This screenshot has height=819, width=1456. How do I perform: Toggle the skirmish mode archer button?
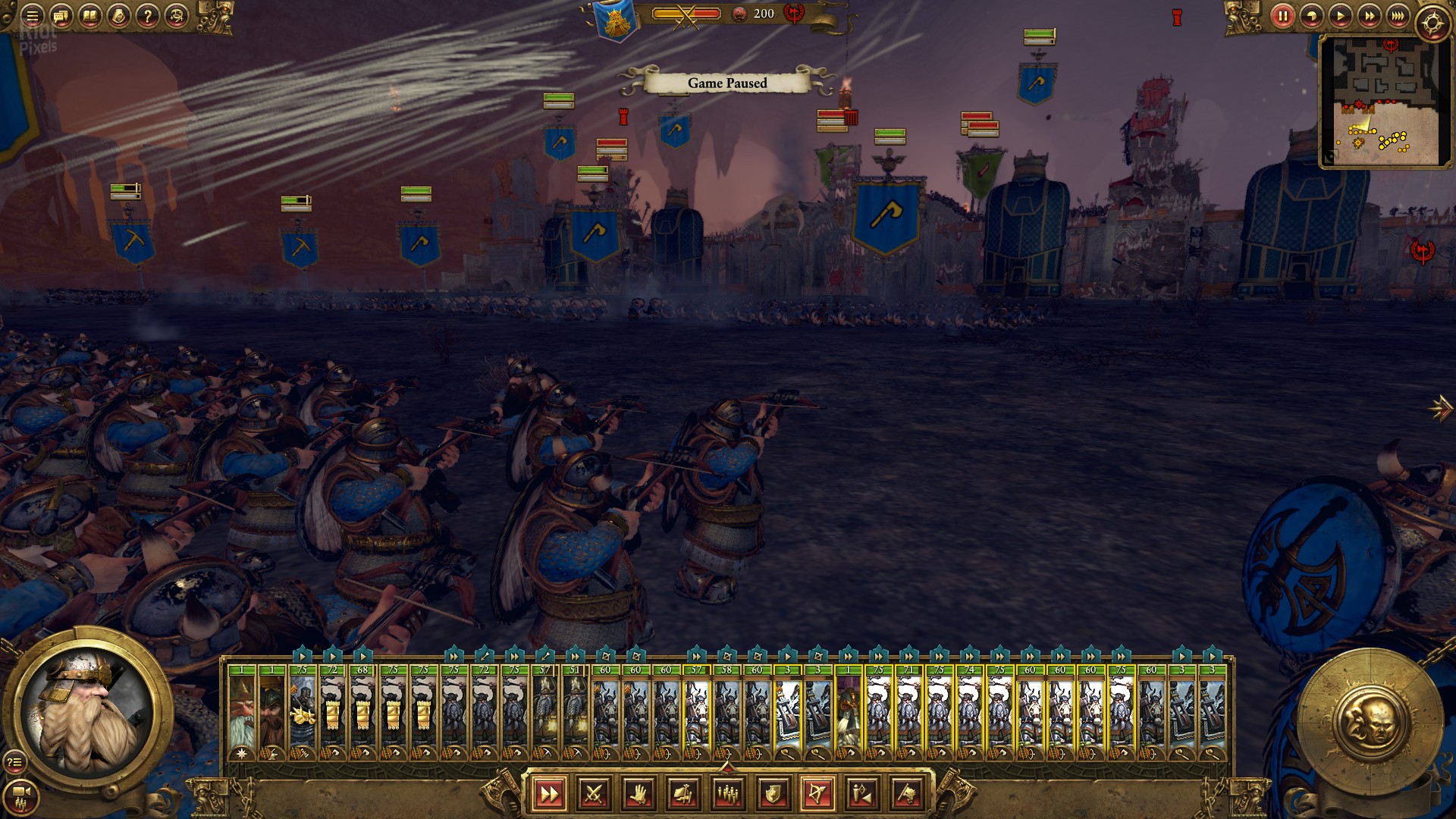[862, 794]
